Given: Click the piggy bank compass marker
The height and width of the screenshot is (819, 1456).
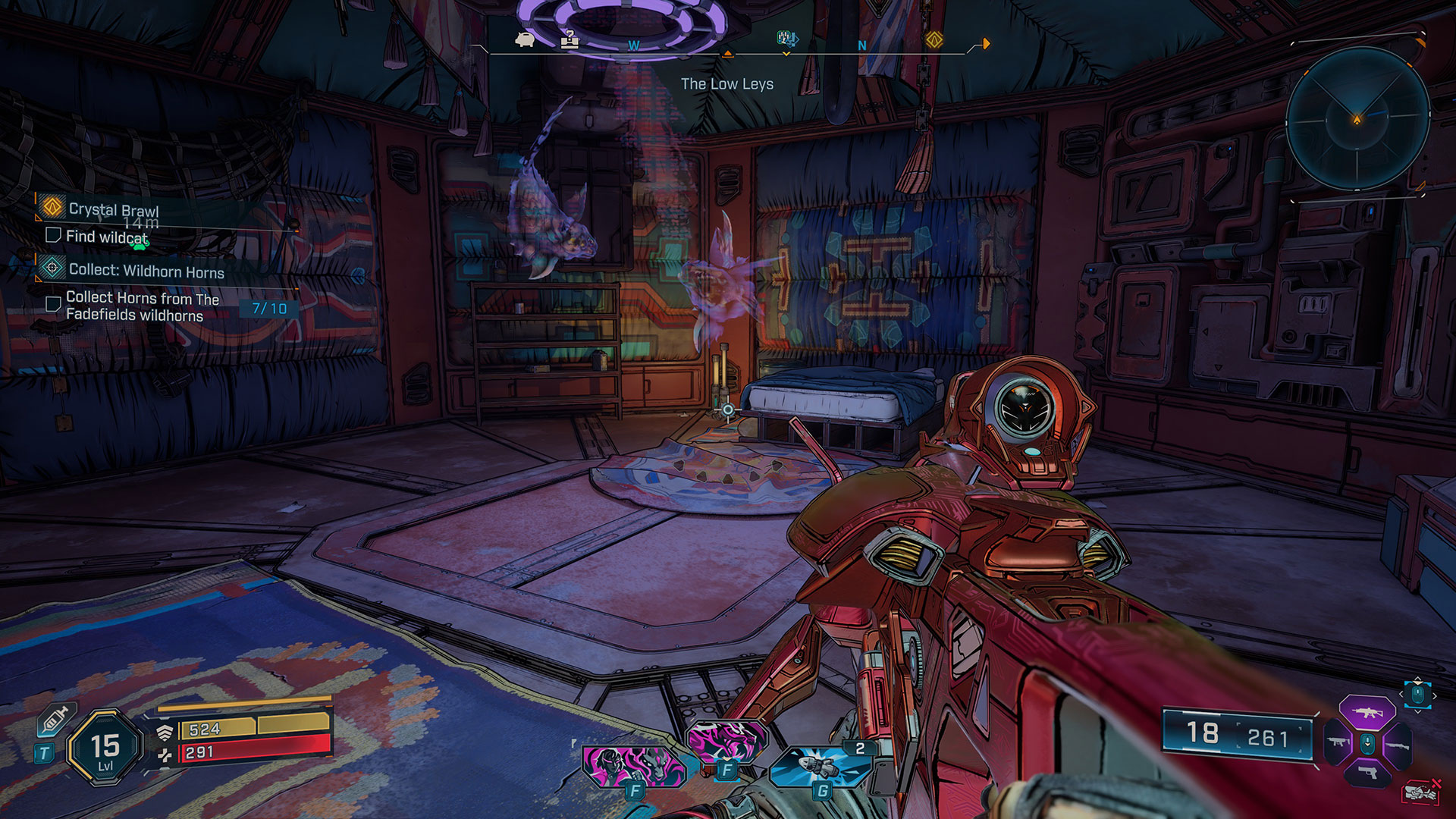Looking at the screenshot, I should [x=525, y=39].
